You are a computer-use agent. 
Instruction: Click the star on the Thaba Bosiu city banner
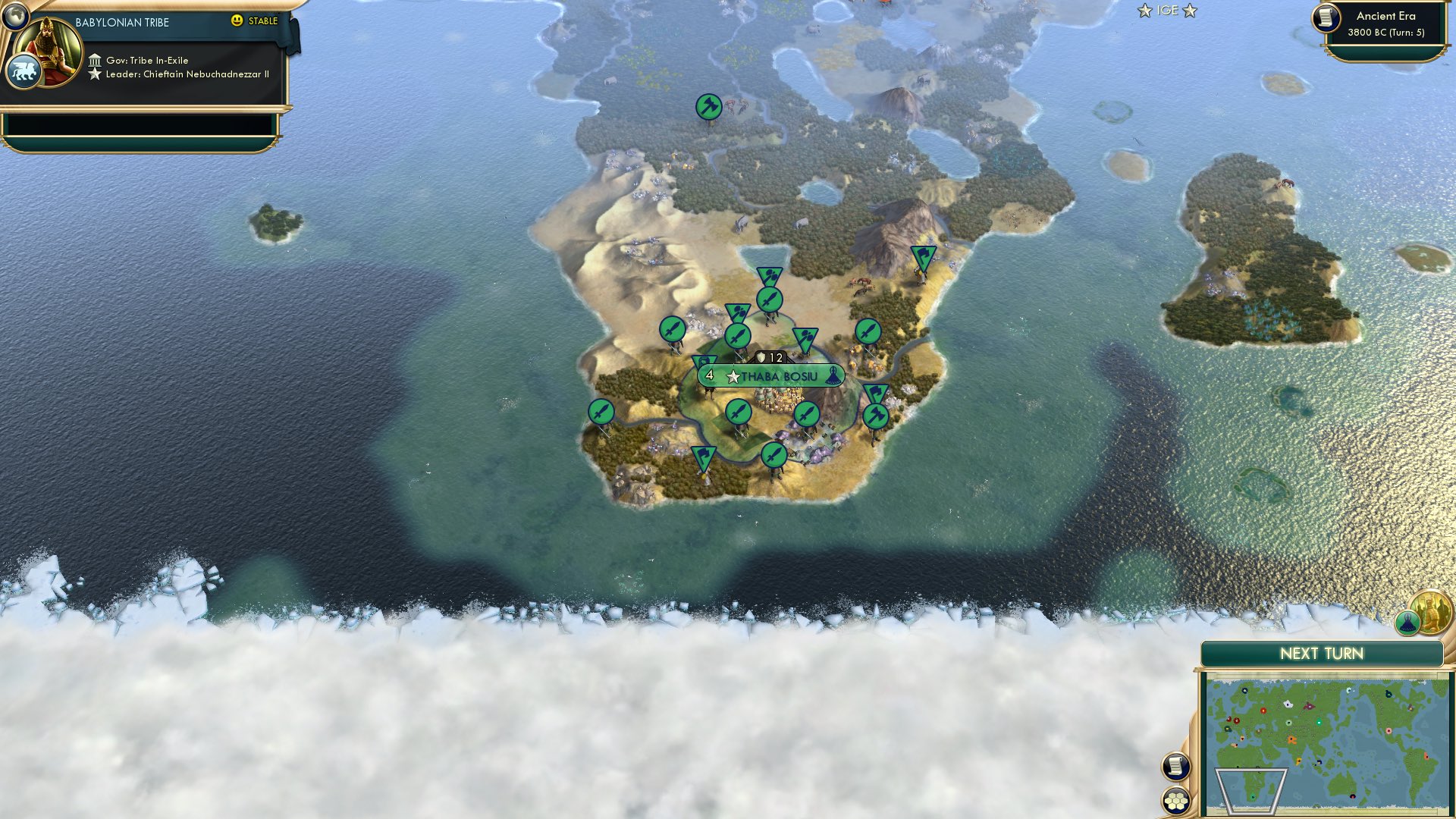pyautogui.click(x=733, y=375)
